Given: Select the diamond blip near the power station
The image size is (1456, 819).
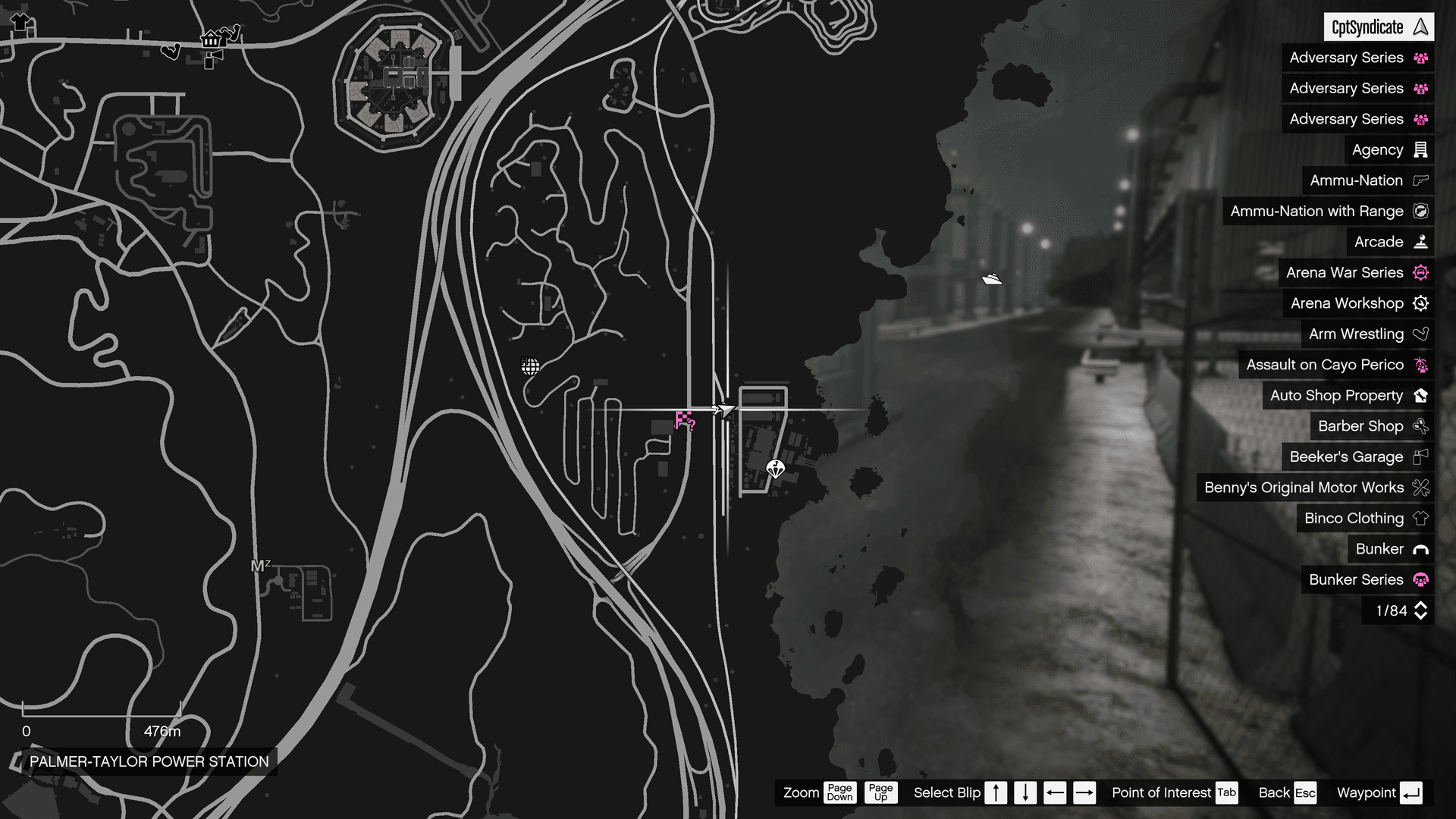Looking at the screenshot, I should click(x=774, y=469).
